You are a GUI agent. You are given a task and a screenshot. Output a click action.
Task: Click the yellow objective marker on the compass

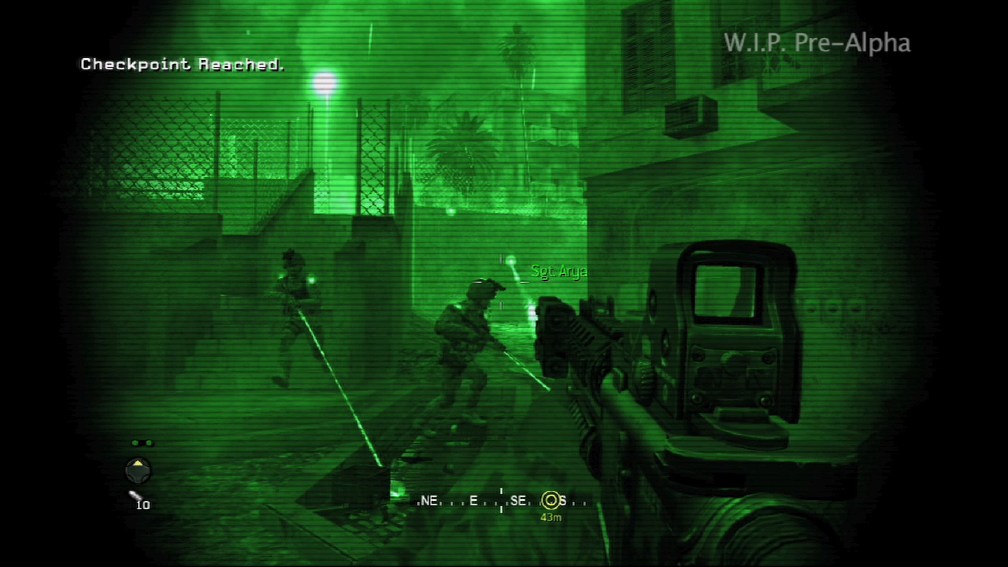[x=550, y=500]
